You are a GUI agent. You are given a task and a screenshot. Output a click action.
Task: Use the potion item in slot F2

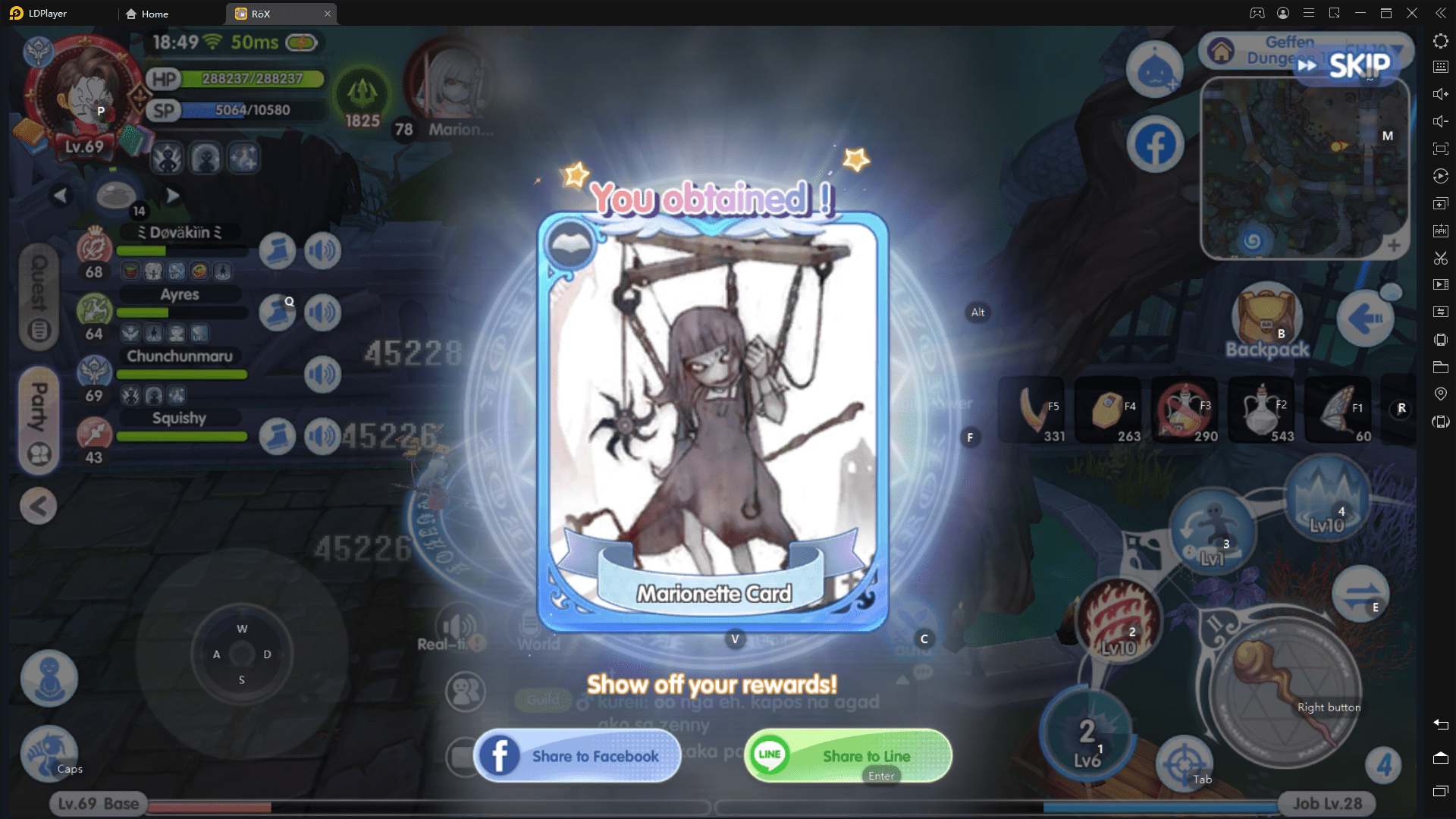click(1262, 409)
